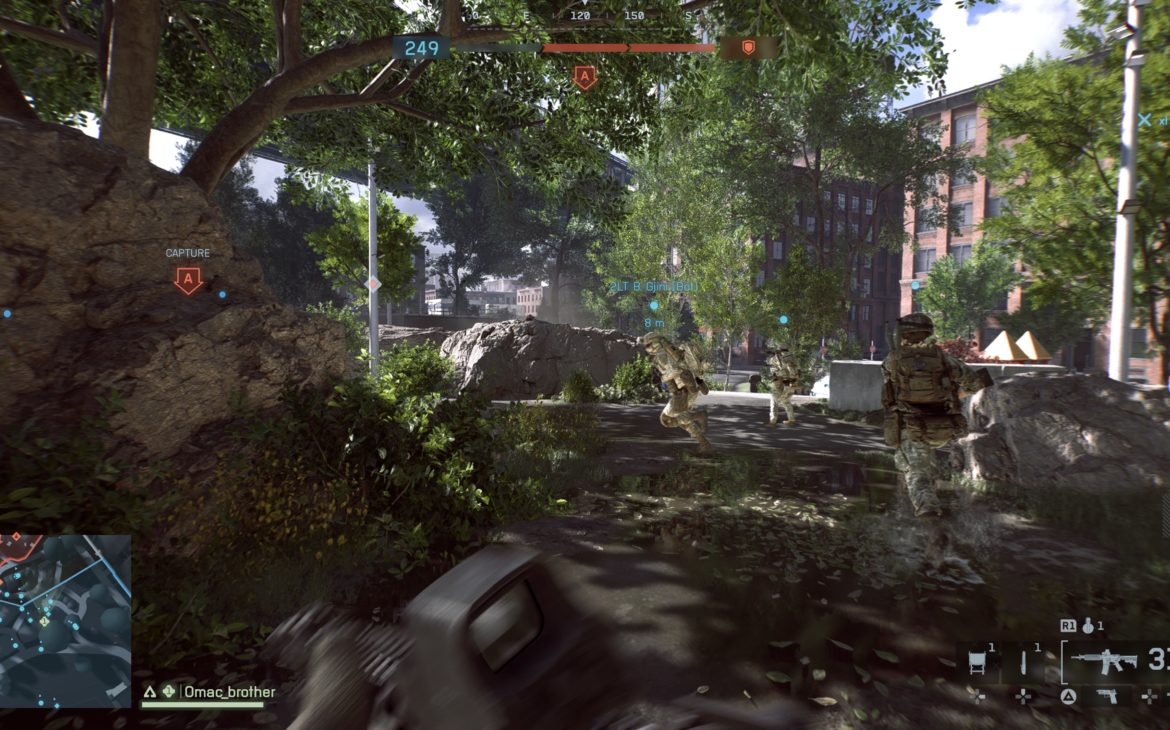Select the grenade icon

pyautogui.click(x=1087, y=626)
